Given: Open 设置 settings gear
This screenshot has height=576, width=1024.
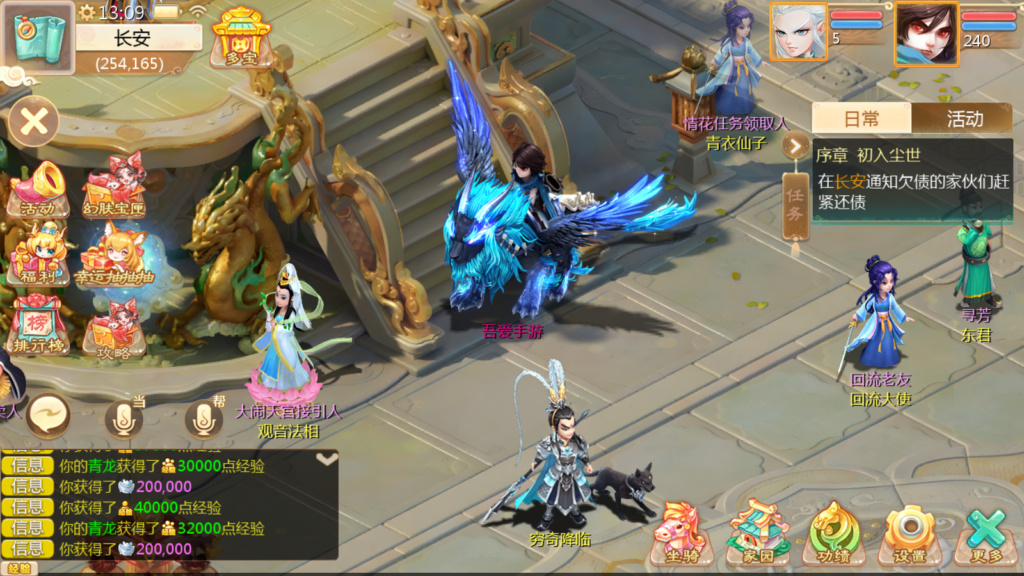Looking at the screenshot, I should click(x=910, y=535).
